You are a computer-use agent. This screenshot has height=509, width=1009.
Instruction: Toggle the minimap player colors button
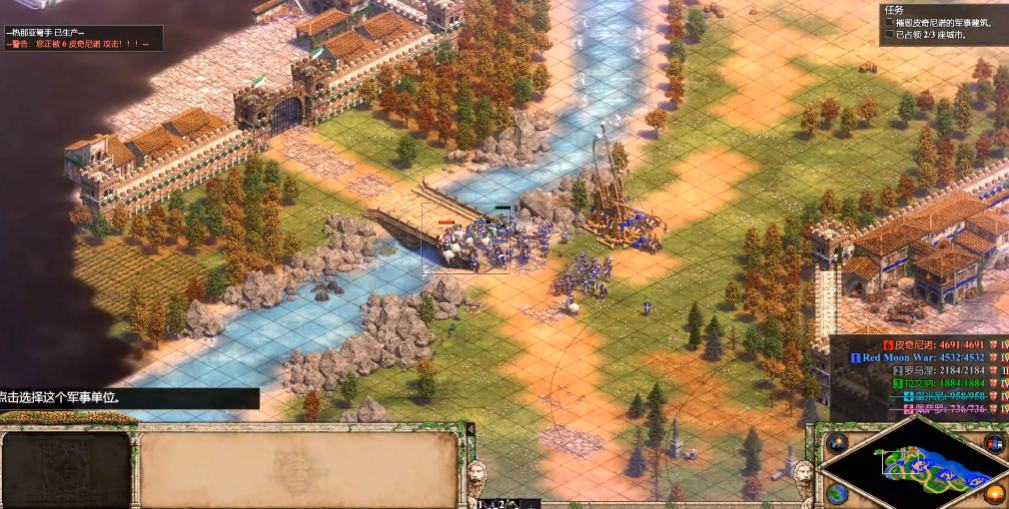pyautogui.click(x=994, y=443)
